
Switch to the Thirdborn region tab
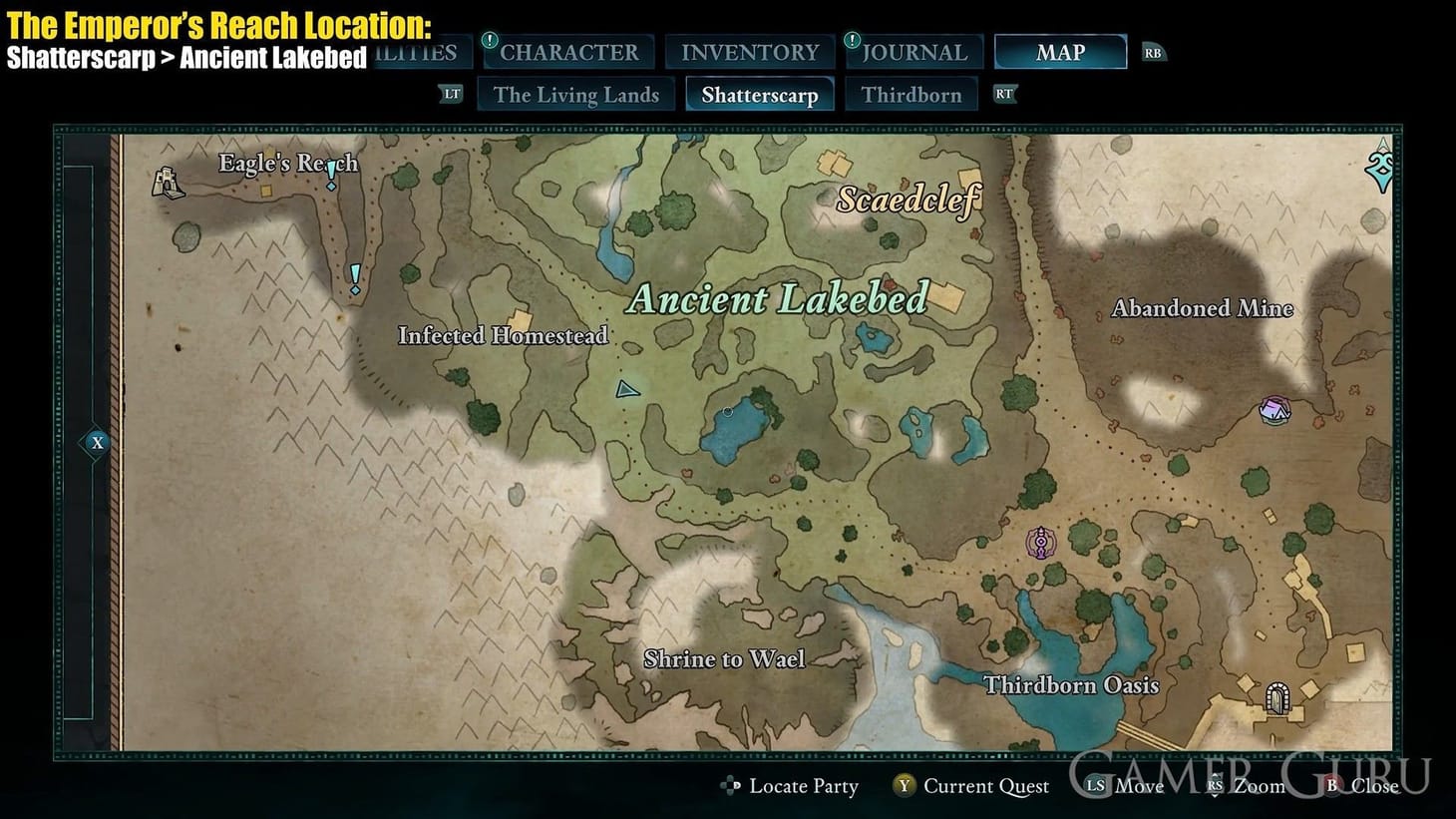(x=912, y=94)
